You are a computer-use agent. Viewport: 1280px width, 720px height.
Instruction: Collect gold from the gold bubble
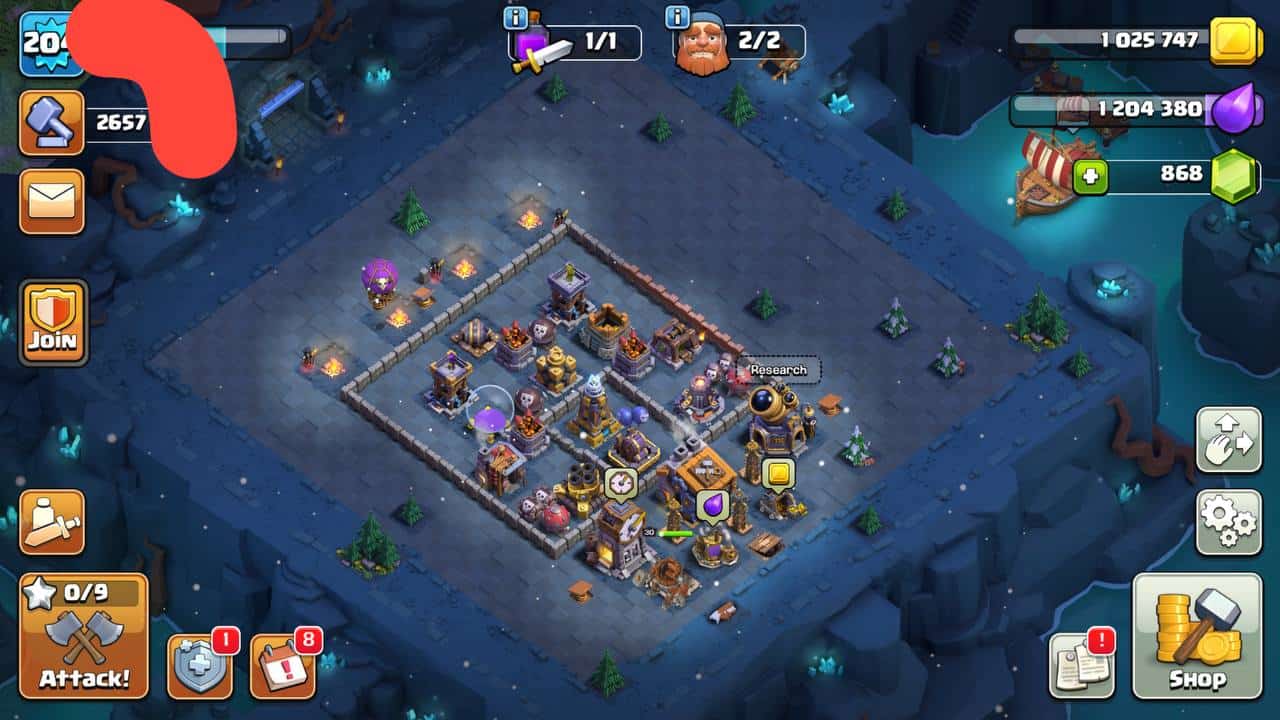click(777, 473)
